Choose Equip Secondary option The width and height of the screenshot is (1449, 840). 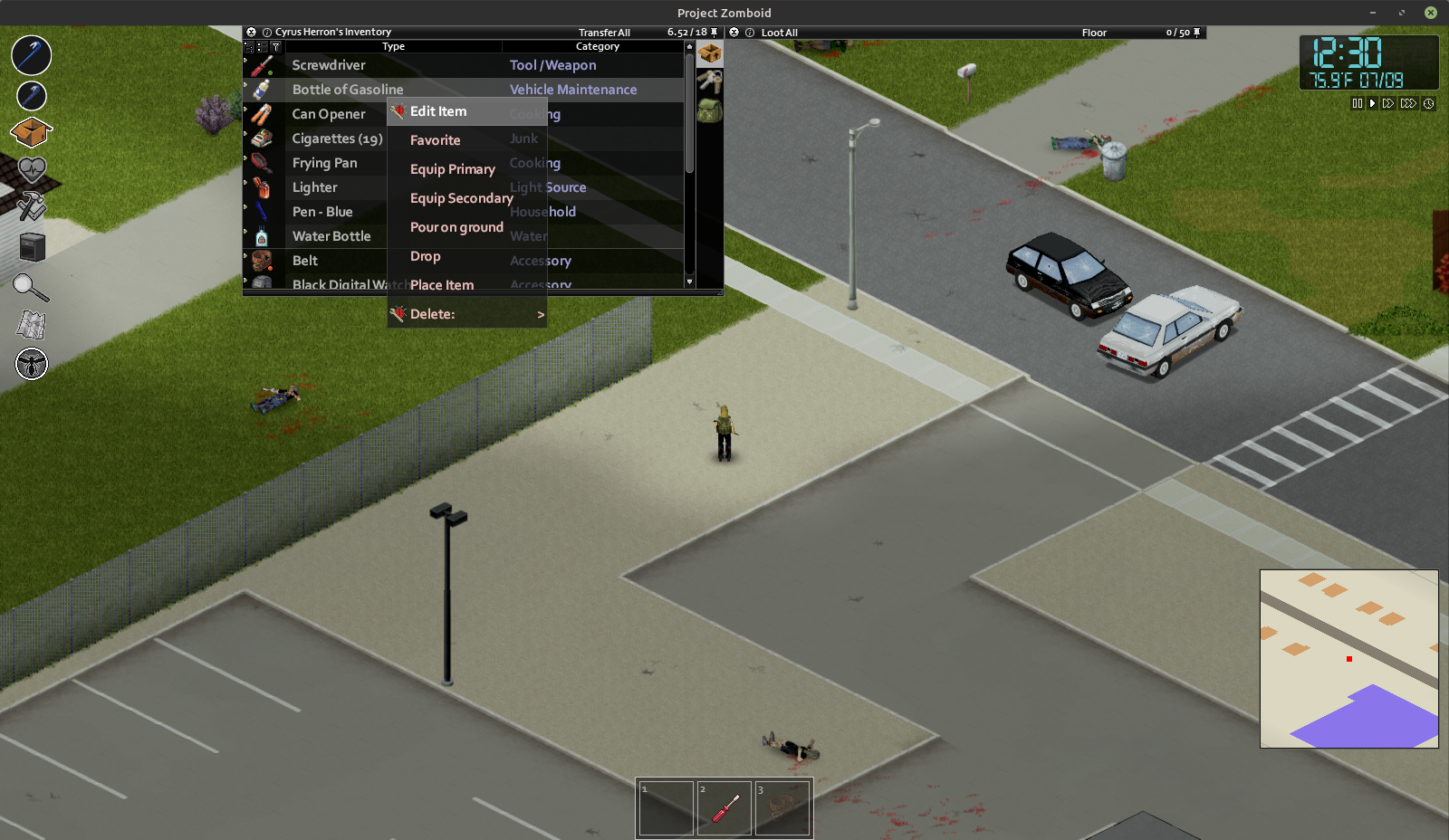[x=461, y=198]
